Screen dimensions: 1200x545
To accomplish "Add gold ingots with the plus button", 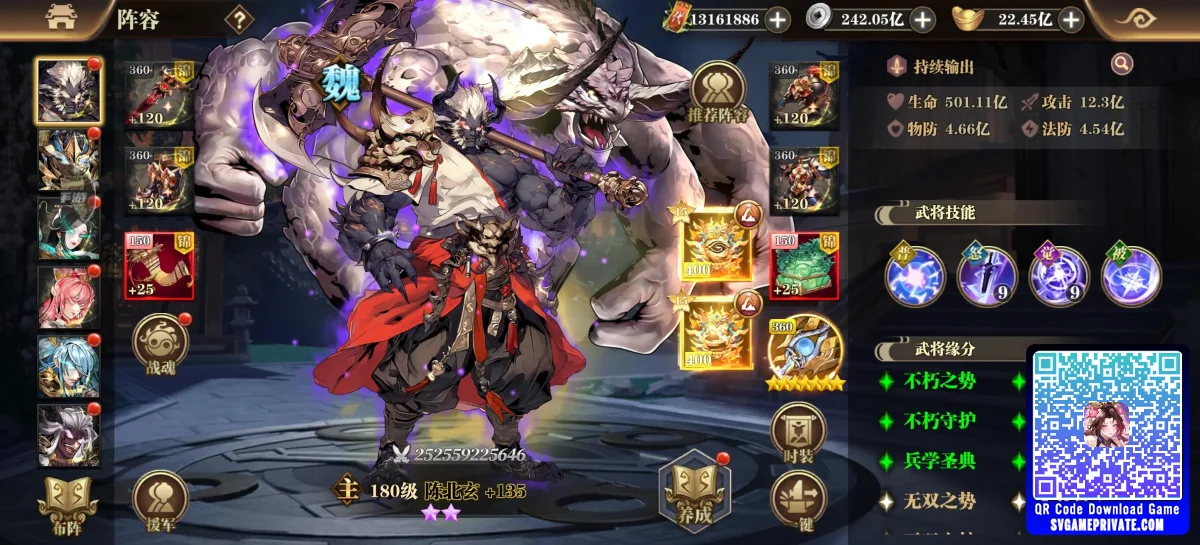I will click(x=1071, y=19).
